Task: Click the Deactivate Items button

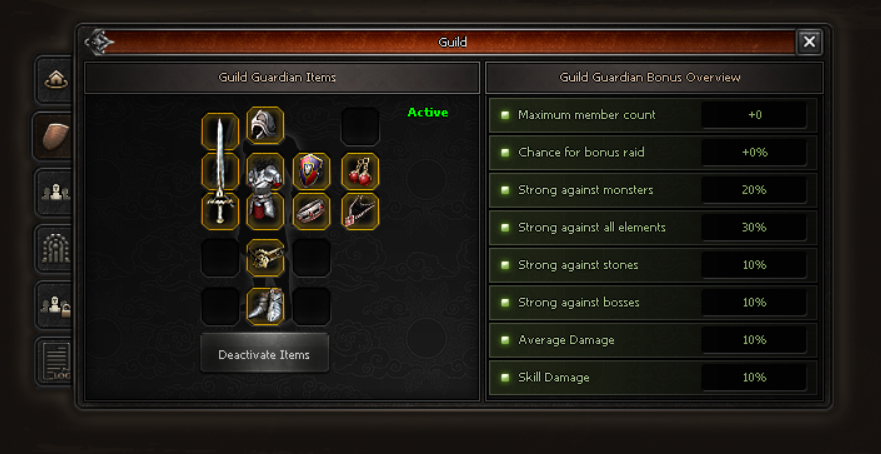Action: (x=264, y=354)
